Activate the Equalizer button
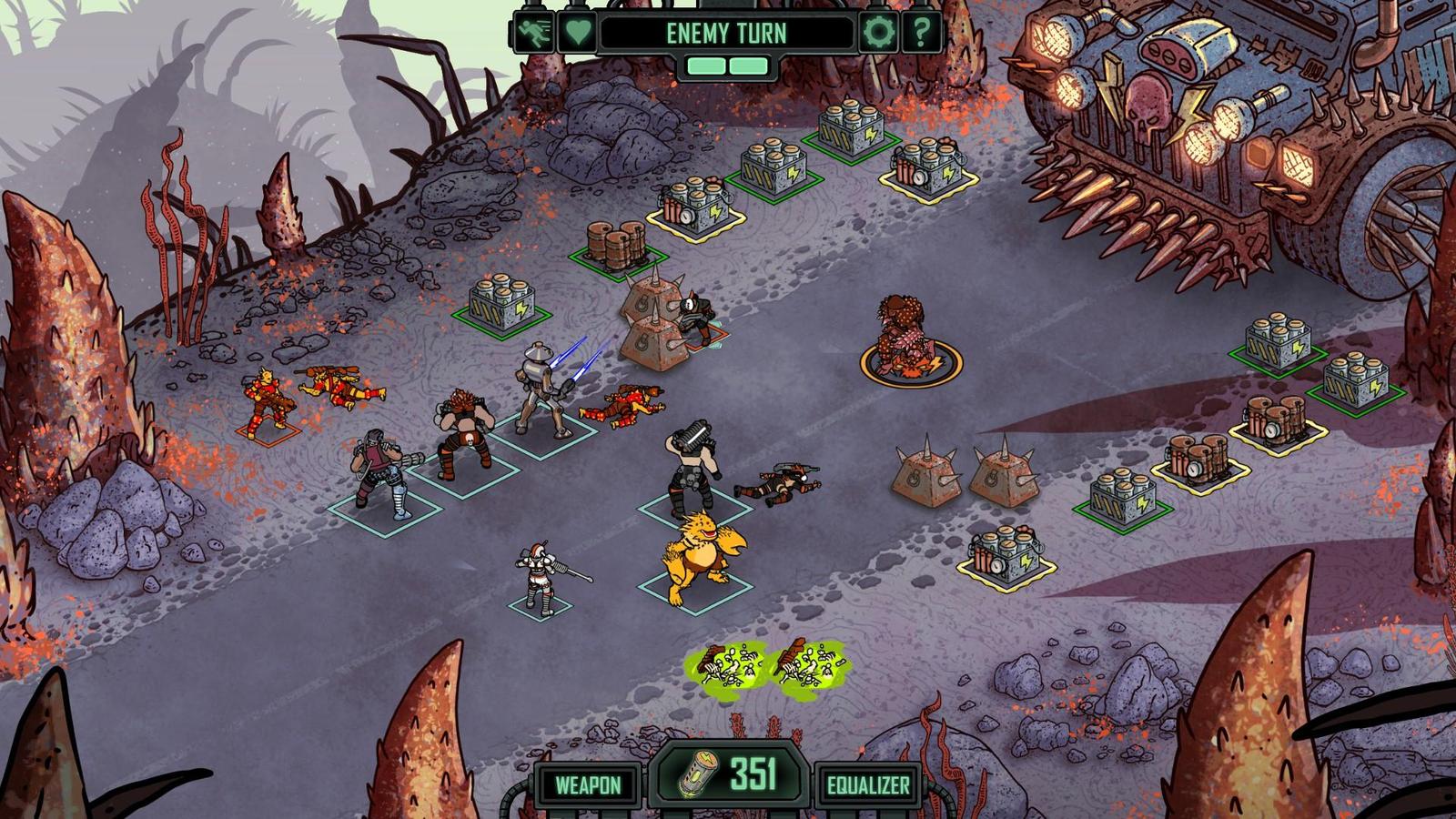Screen dimensions: 1456x819 pyautogui.click(x=868, y=784)
